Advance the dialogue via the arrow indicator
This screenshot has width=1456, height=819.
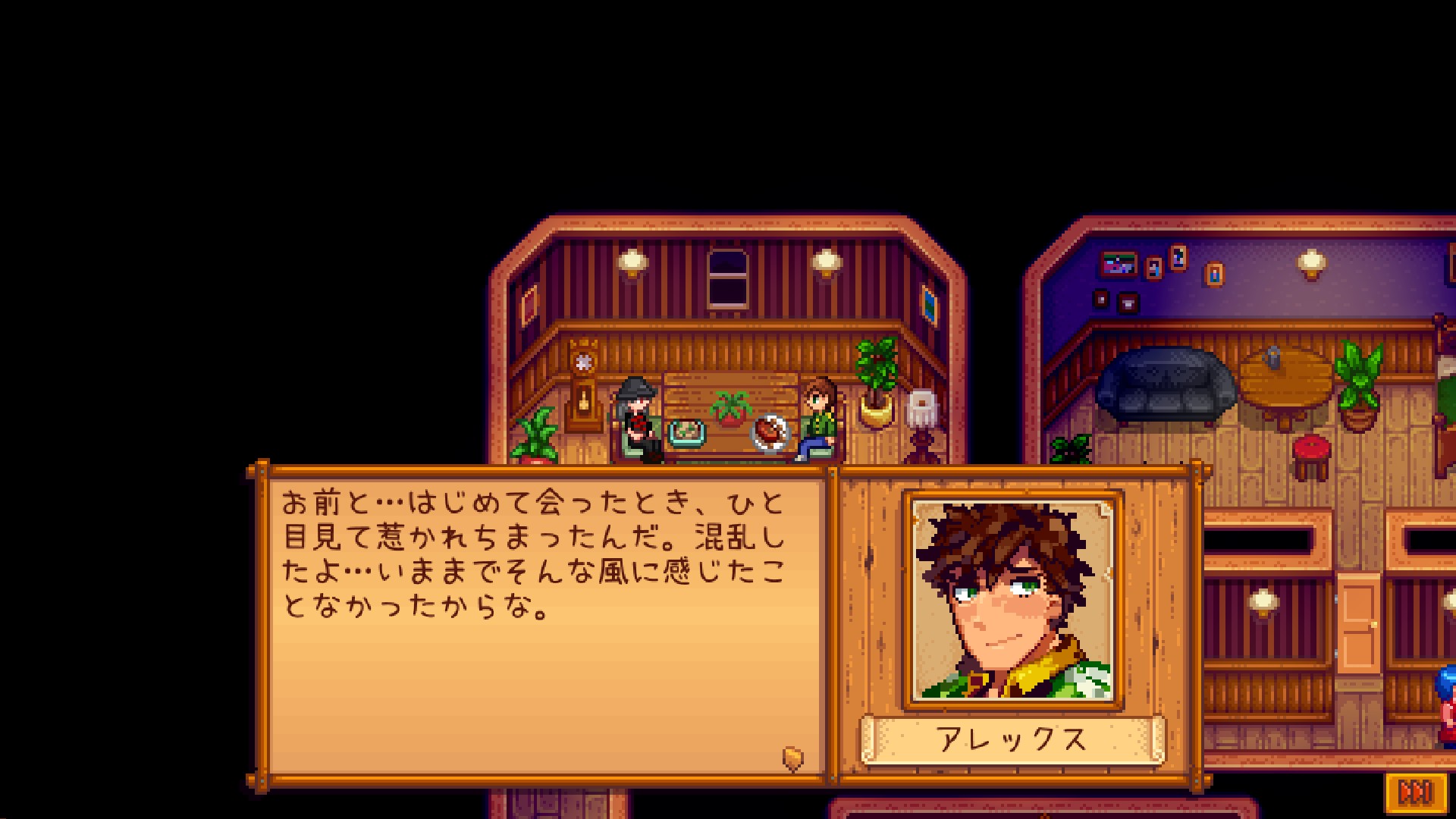(792, 758)
